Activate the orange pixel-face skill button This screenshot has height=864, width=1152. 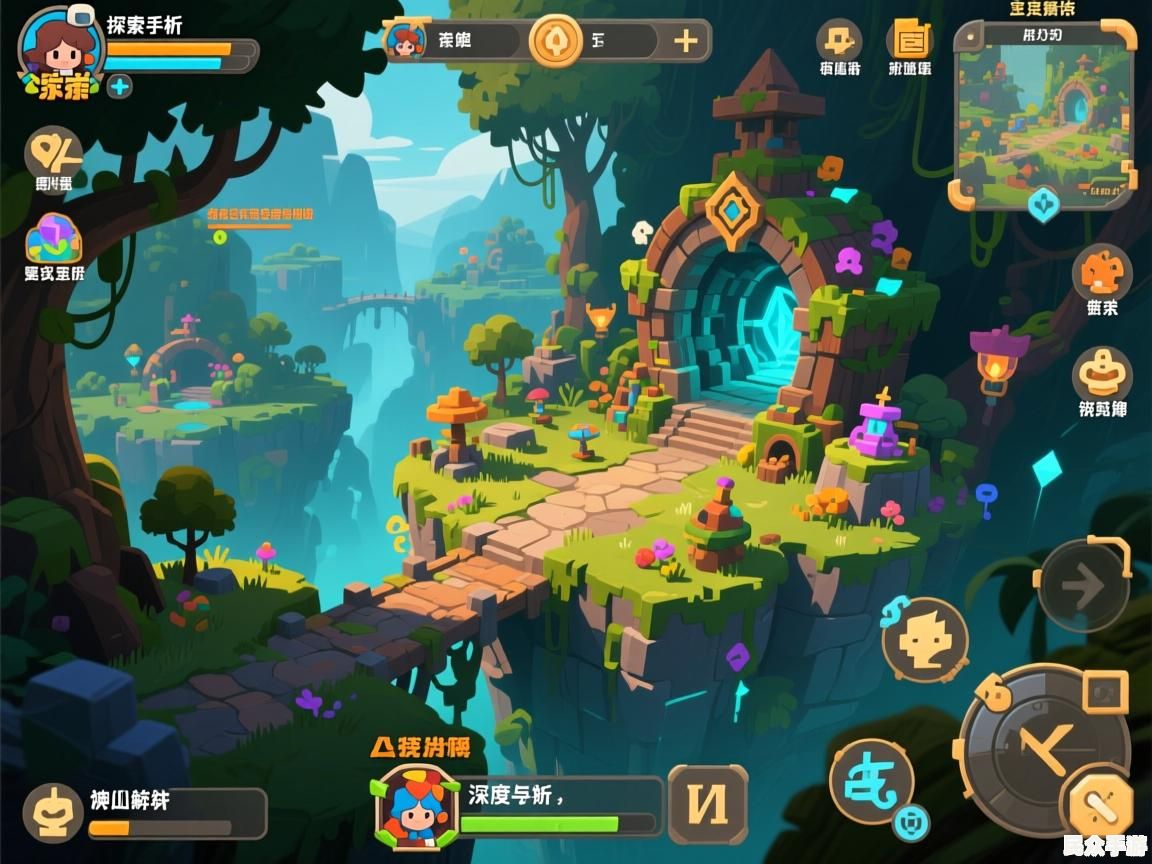pyautogui.click(x=925, y=640)
